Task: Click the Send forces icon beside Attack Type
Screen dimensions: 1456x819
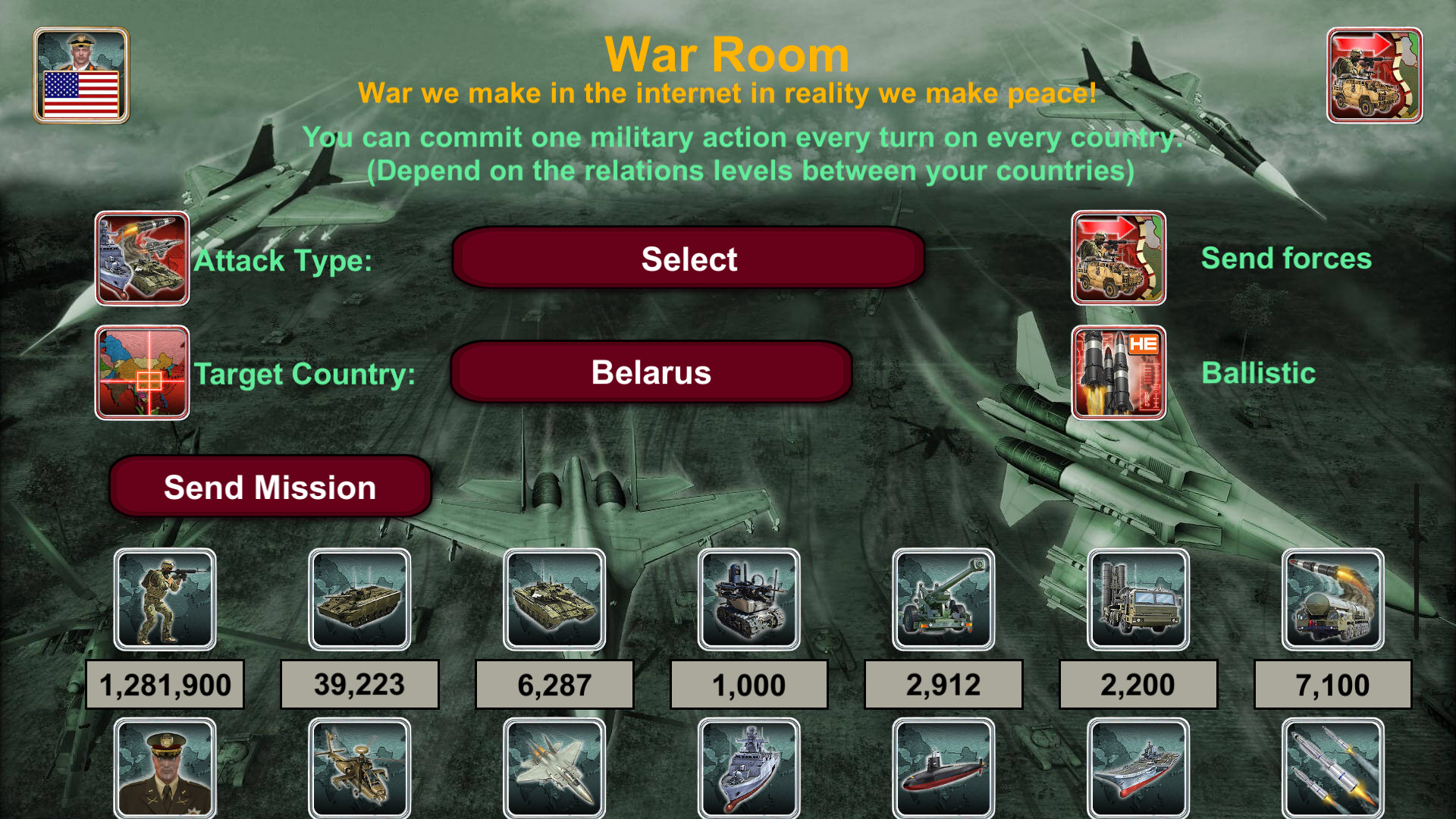Action: (1118, 258)
